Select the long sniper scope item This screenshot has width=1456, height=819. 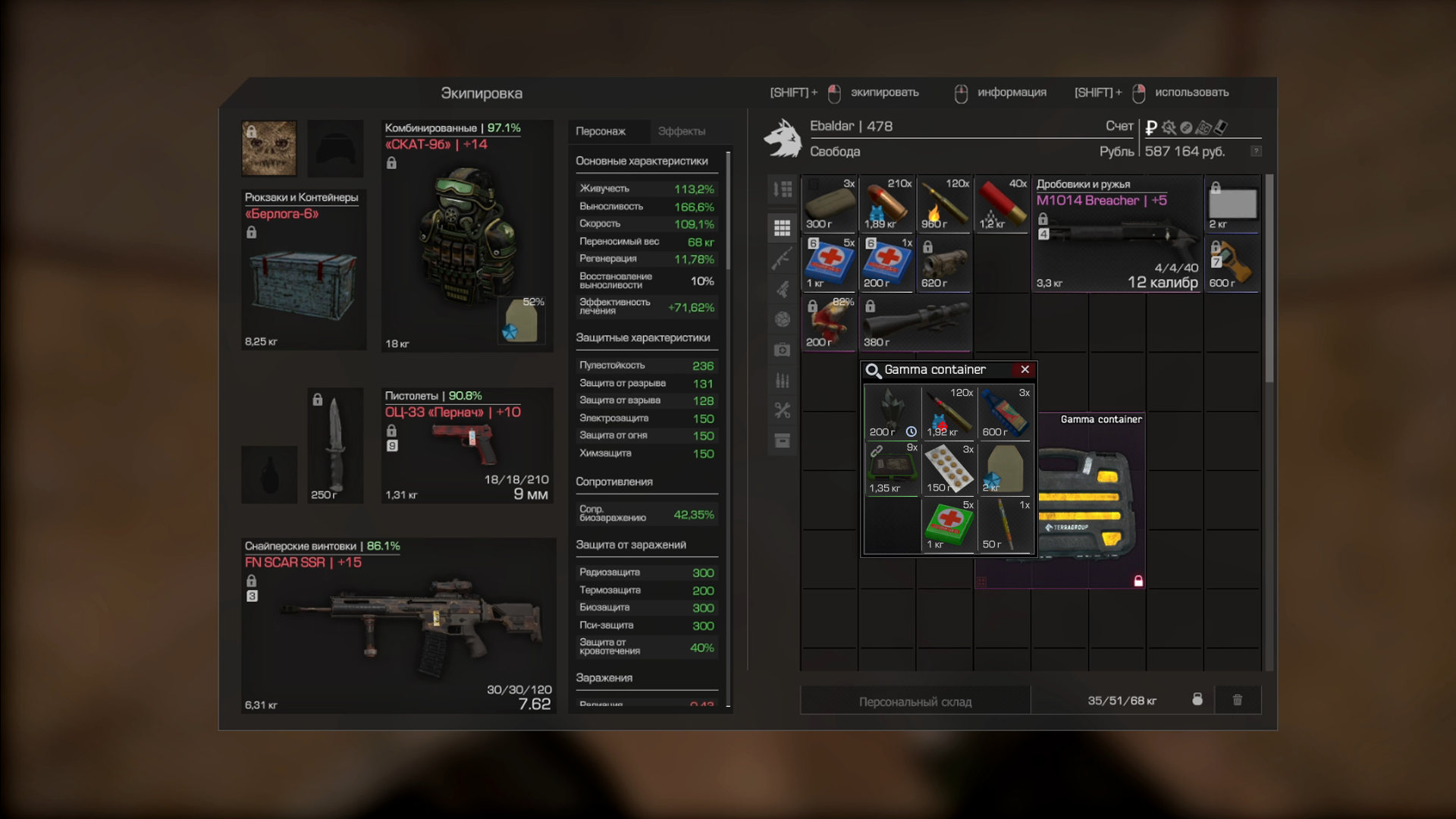pyautogui.click(x=915, y=322)
